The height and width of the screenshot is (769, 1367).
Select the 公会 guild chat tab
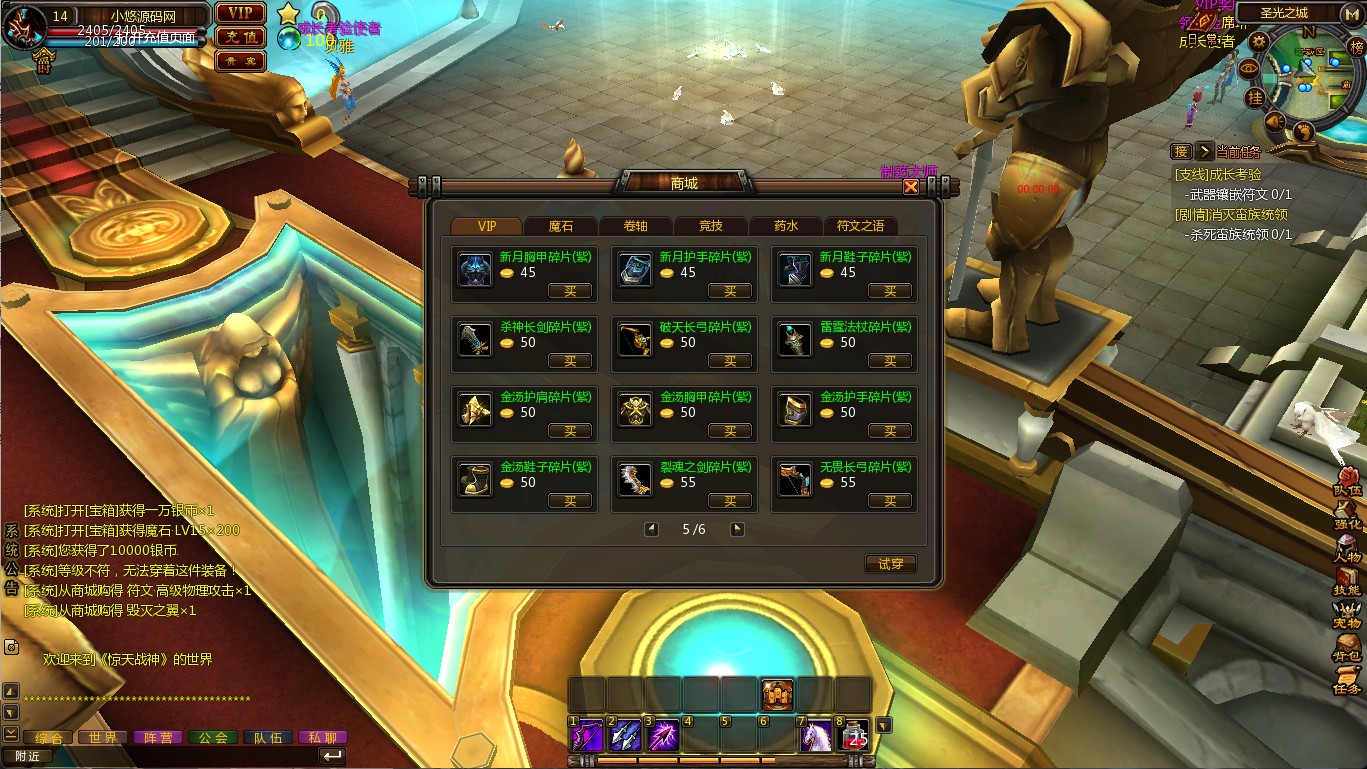[x=212, y=737]
